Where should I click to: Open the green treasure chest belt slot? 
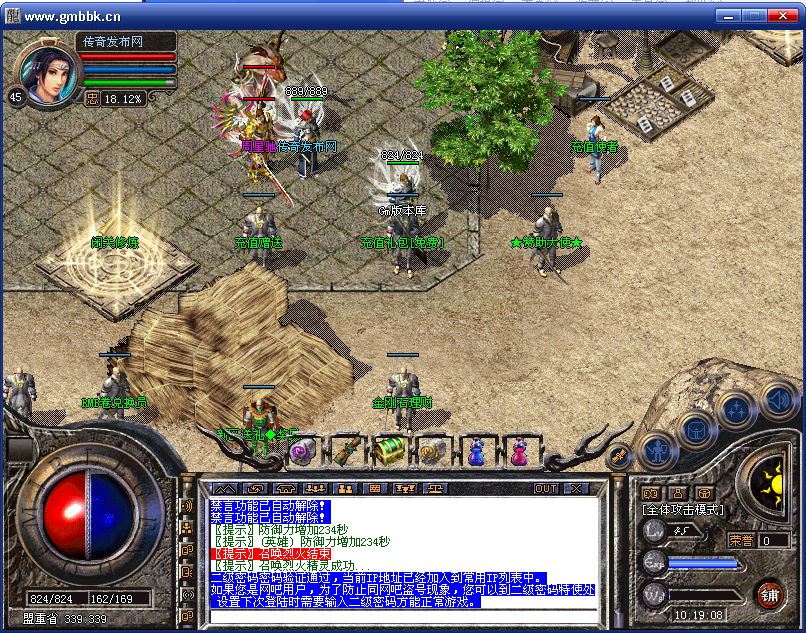[389, 451]
